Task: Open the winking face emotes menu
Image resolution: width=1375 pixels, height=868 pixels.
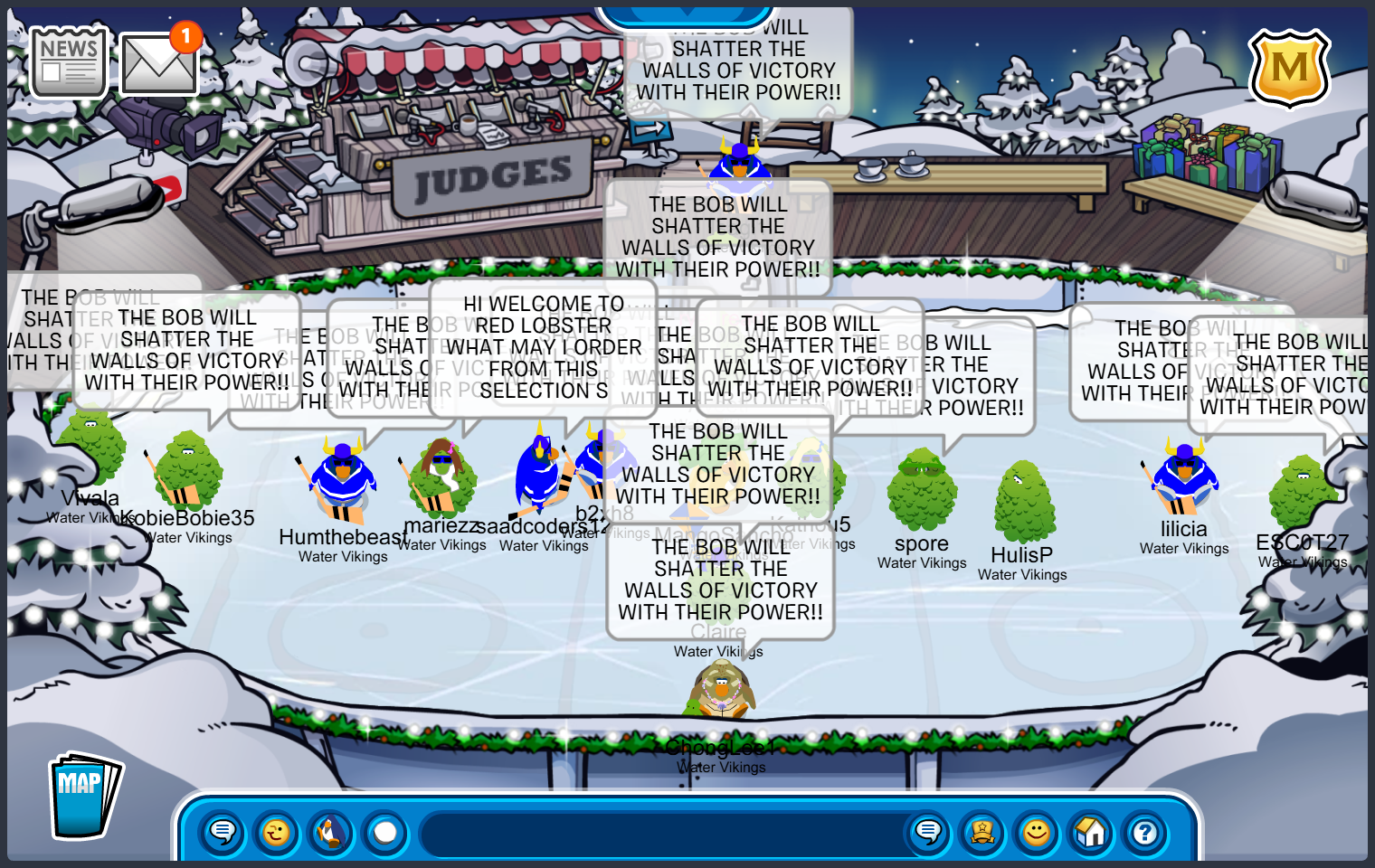Action: (277, 832)
